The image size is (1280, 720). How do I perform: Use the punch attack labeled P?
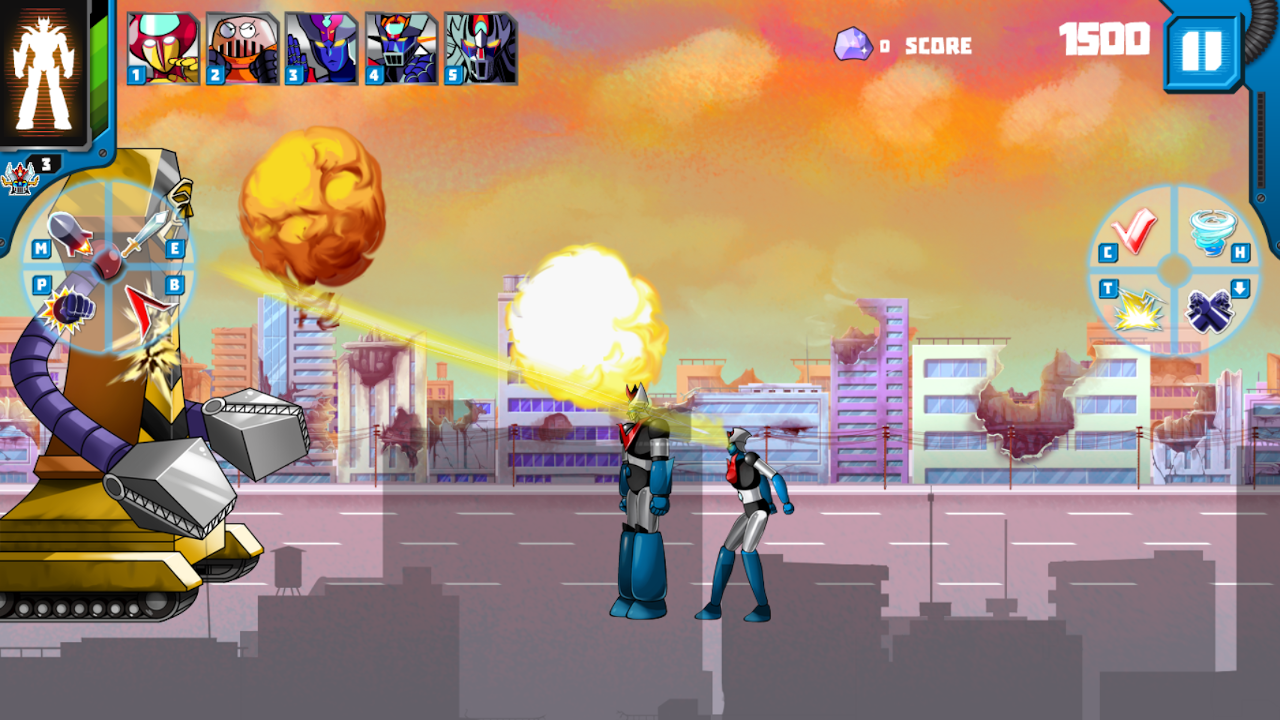[x=71, y=308]
